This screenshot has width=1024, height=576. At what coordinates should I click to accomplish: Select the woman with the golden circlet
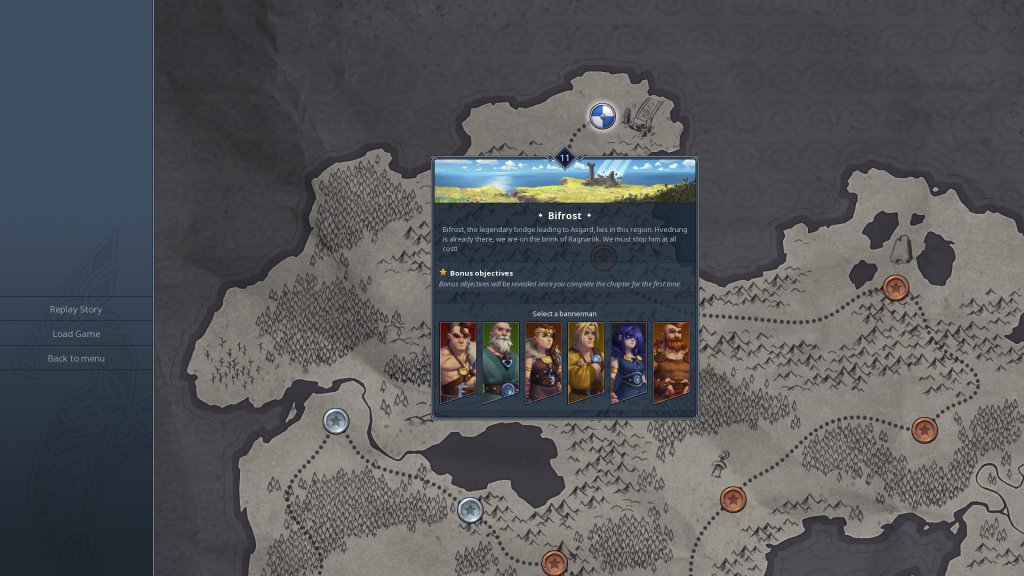(543, 362)
